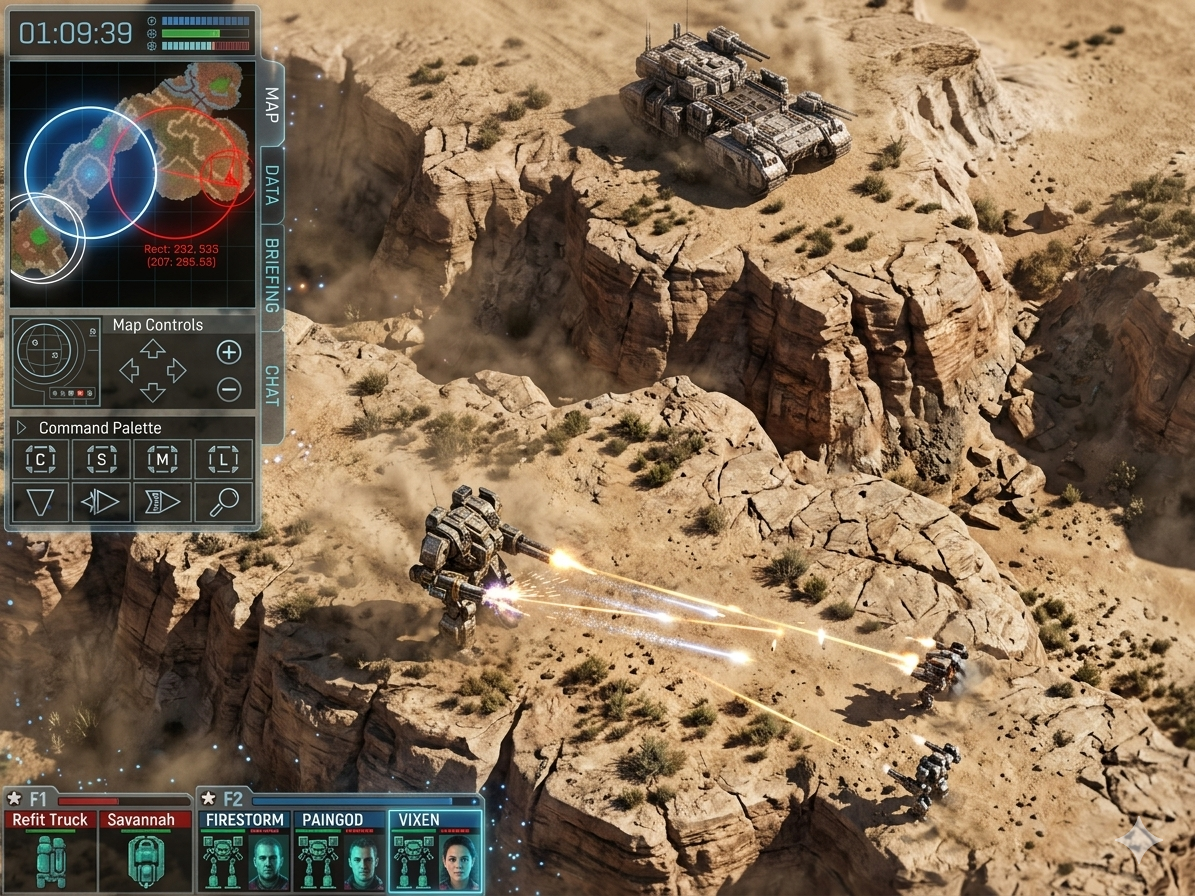Pan the map down with the arrow
Viewport: 1195px width, 896px height.
pyautogui.click(x=152, y=392)
